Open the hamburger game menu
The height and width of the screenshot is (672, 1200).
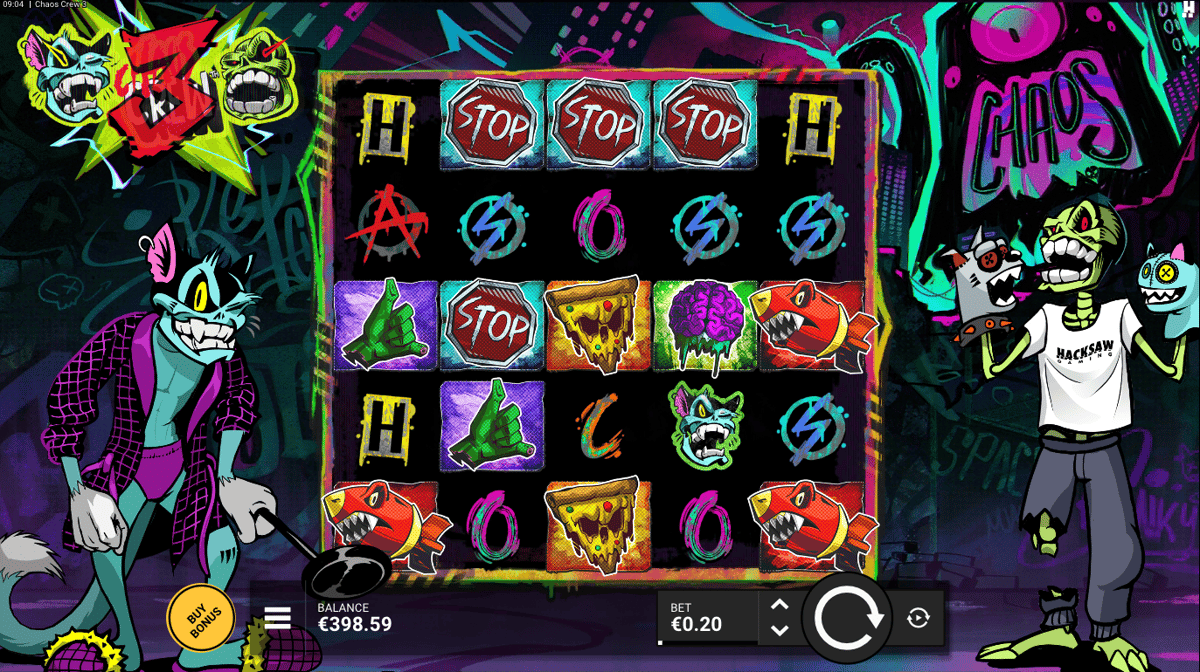(277, 618)
